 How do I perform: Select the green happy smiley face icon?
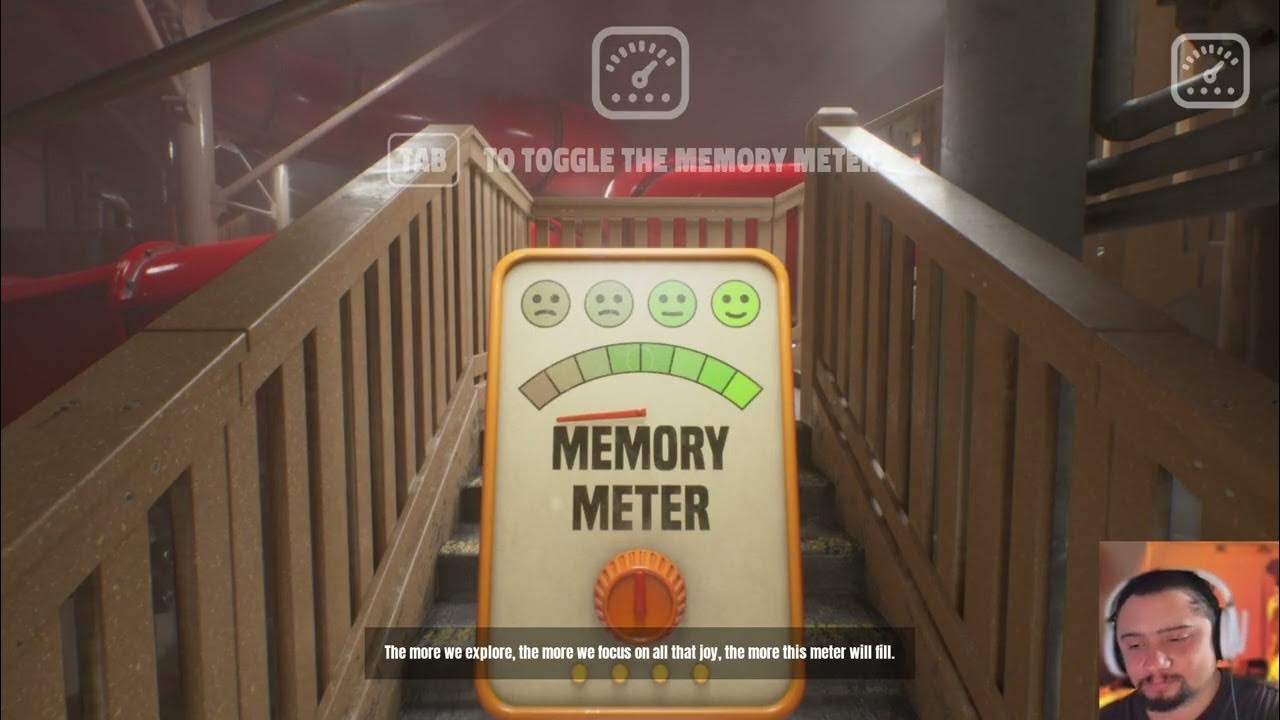point(733,305)
